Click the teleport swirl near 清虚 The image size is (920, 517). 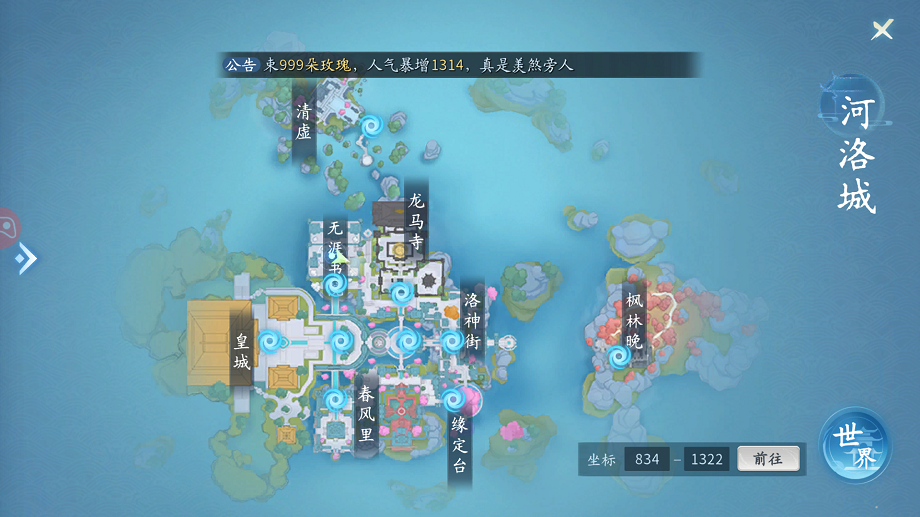(x=371, y=125)
